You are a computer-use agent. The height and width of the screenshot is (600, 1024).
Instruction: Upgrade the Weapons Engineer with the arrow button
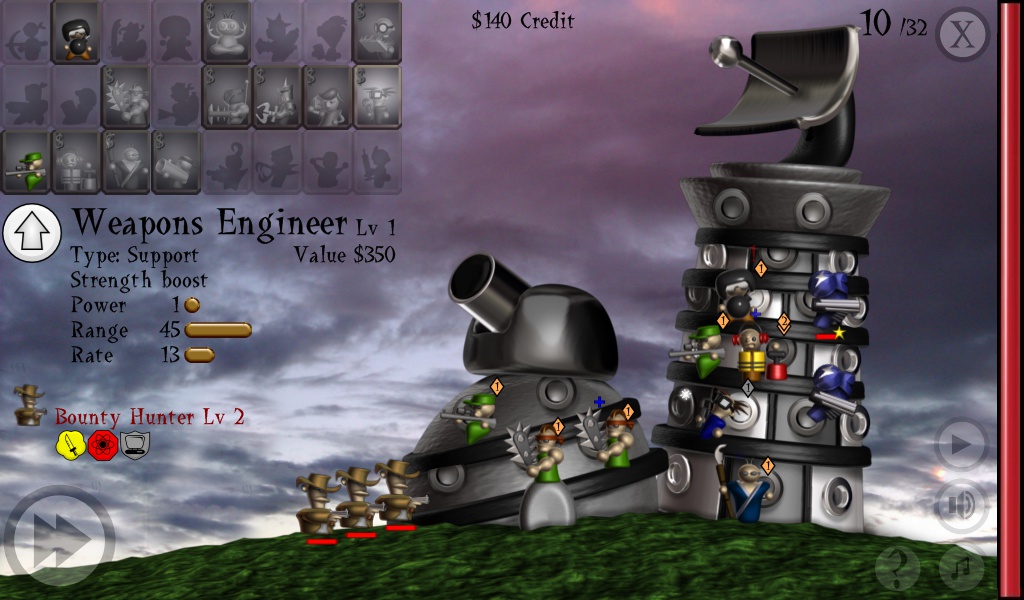[33, 232]
